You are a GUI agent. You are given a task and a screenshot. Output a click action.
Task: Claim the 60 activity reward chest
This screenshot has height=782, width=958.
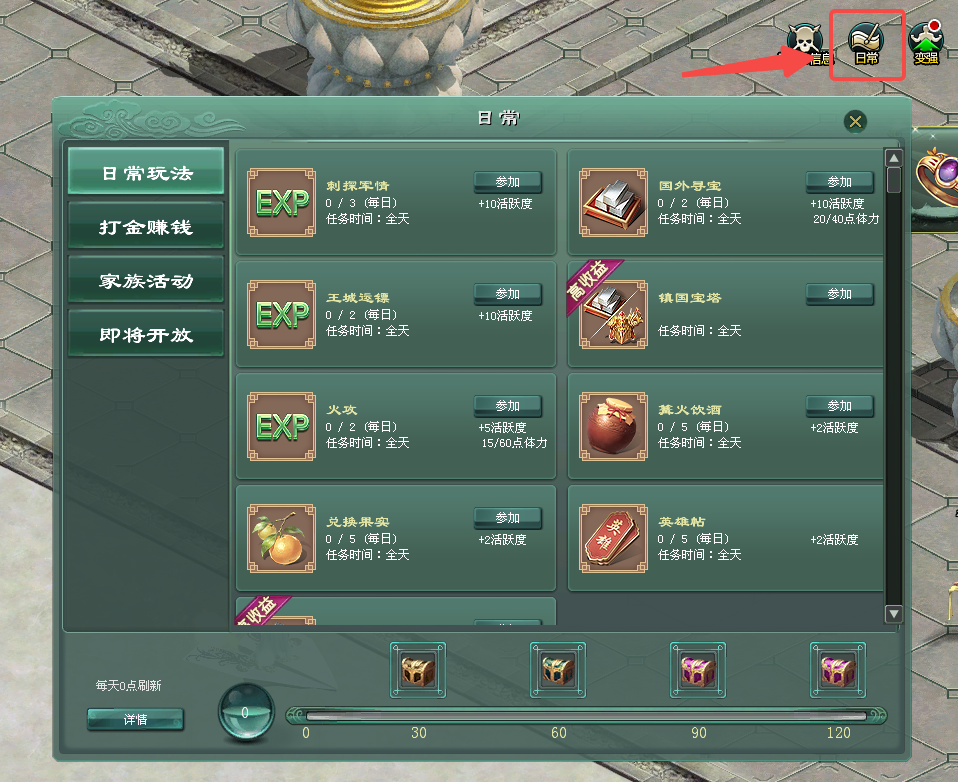[x=558, y=670]
